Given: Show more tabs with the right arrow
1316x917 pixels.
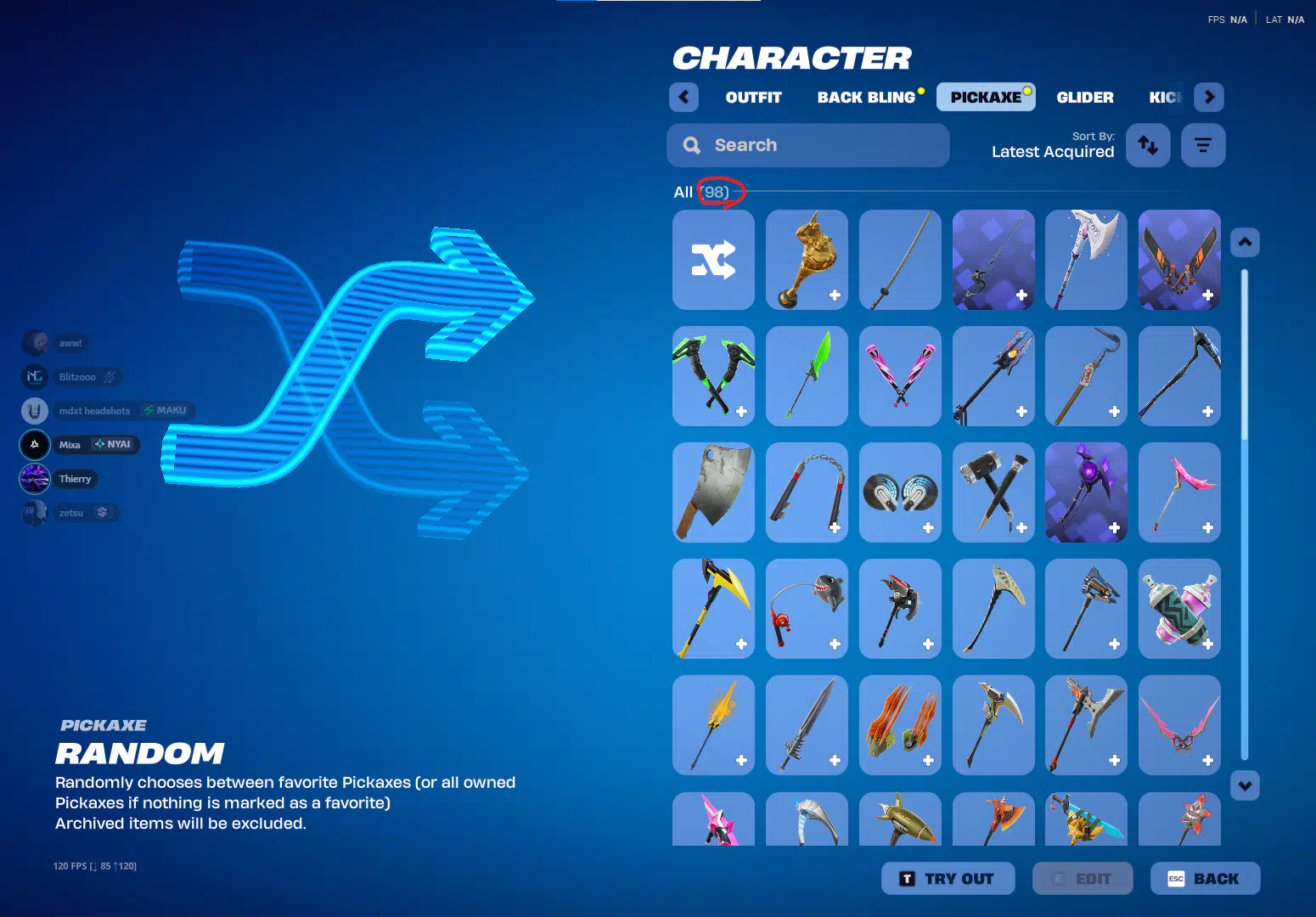Looking at the screenshot, I should (1209, 98).
